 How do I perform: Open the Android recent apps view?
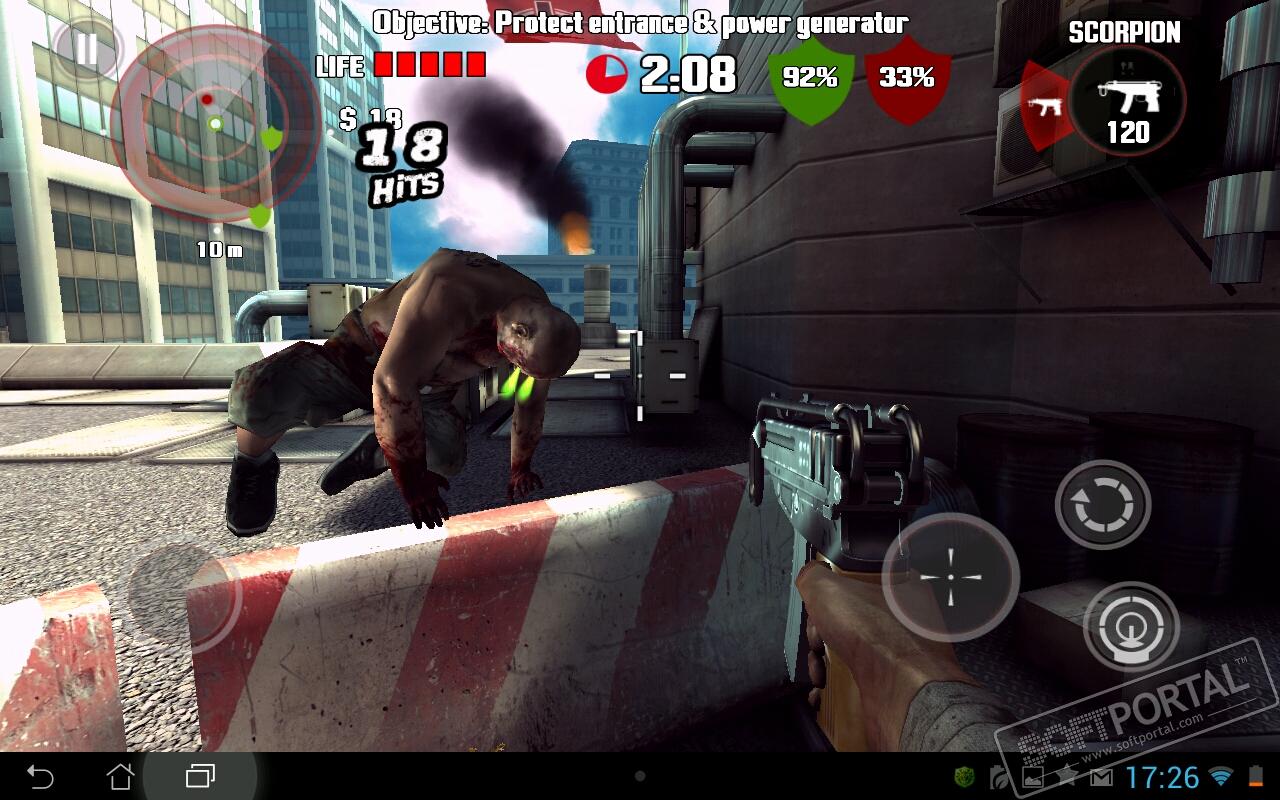tap(200, 776)
